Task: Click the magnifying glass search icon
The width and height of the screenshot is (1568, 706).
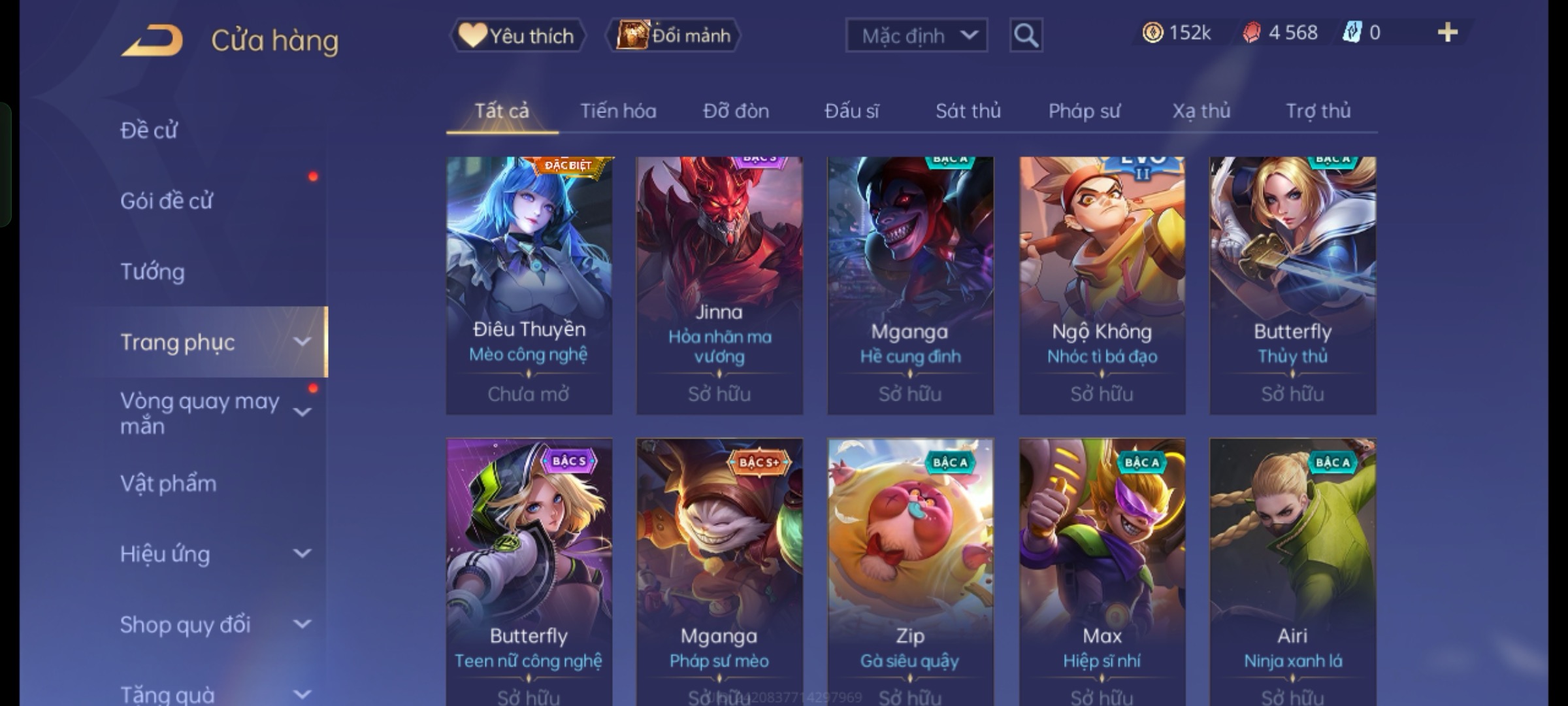Action: 1026,35
